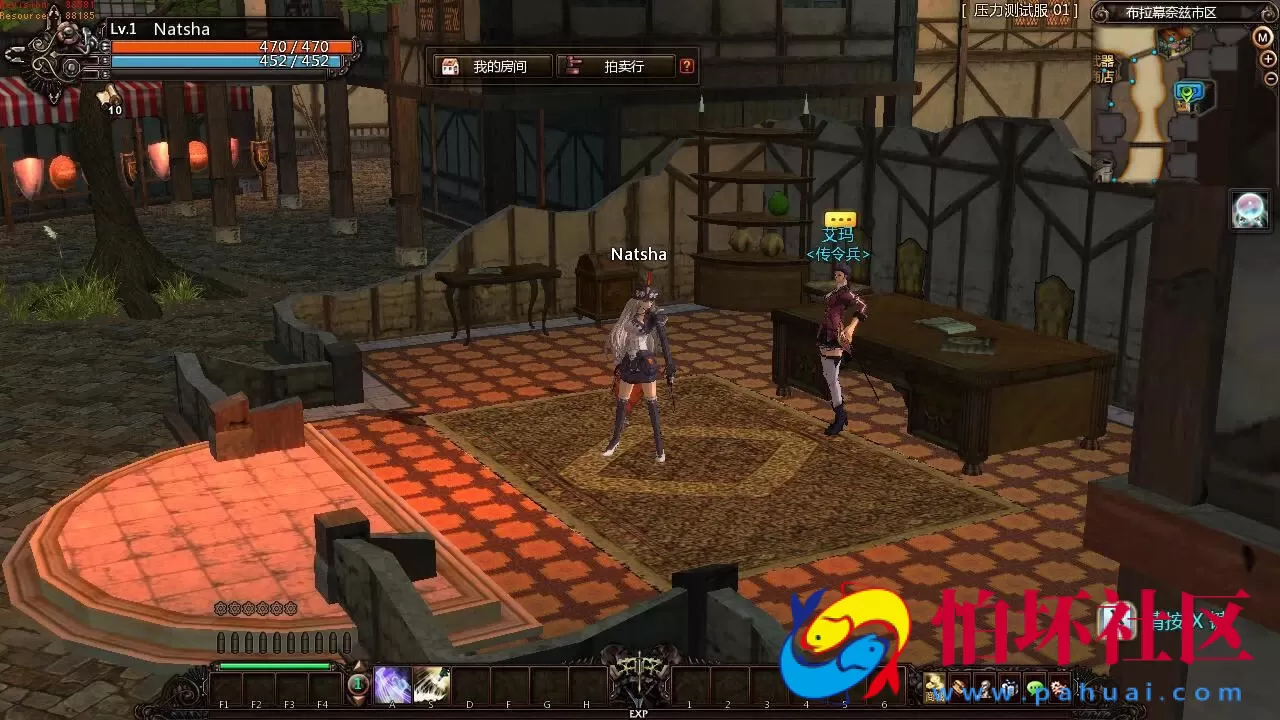Click the crystal orb icon below the minimap
Image resolution: width=1280 pixels, height=720 pixels.
click(x=1248, y=207)
